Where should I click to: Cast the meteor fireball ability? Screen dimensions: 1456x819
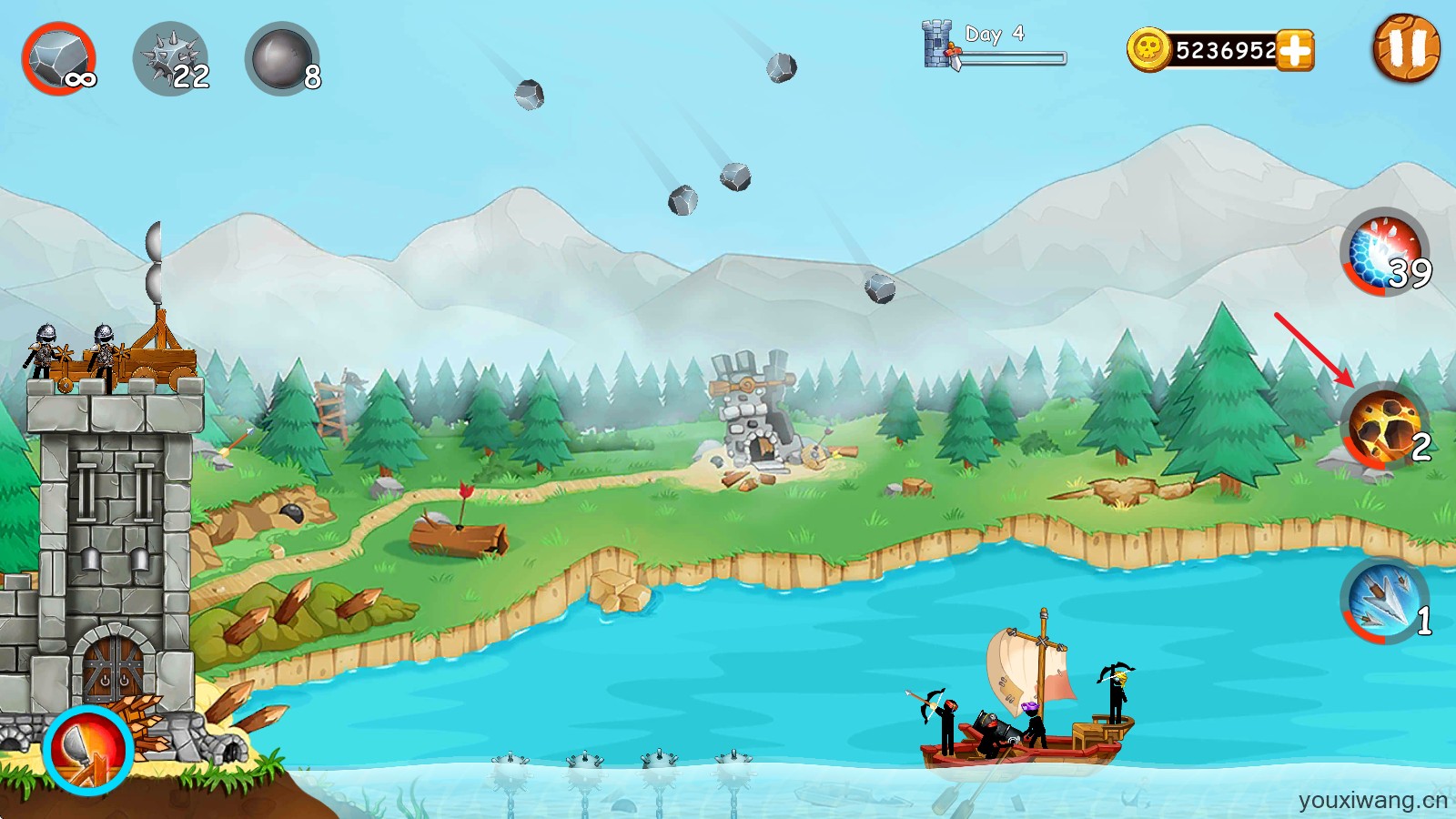tap(1385, 425)
